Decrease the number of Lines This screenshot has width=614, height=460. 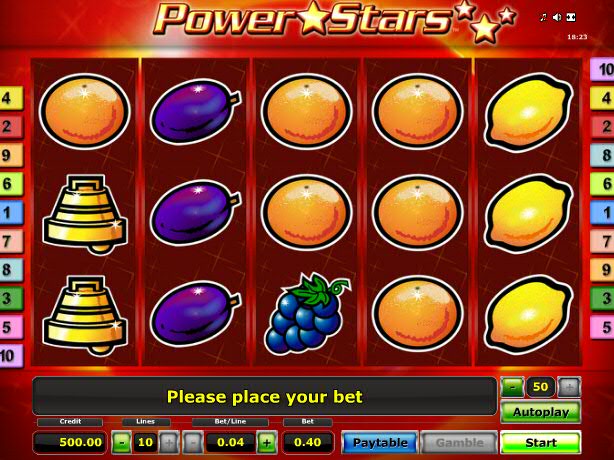120,442
